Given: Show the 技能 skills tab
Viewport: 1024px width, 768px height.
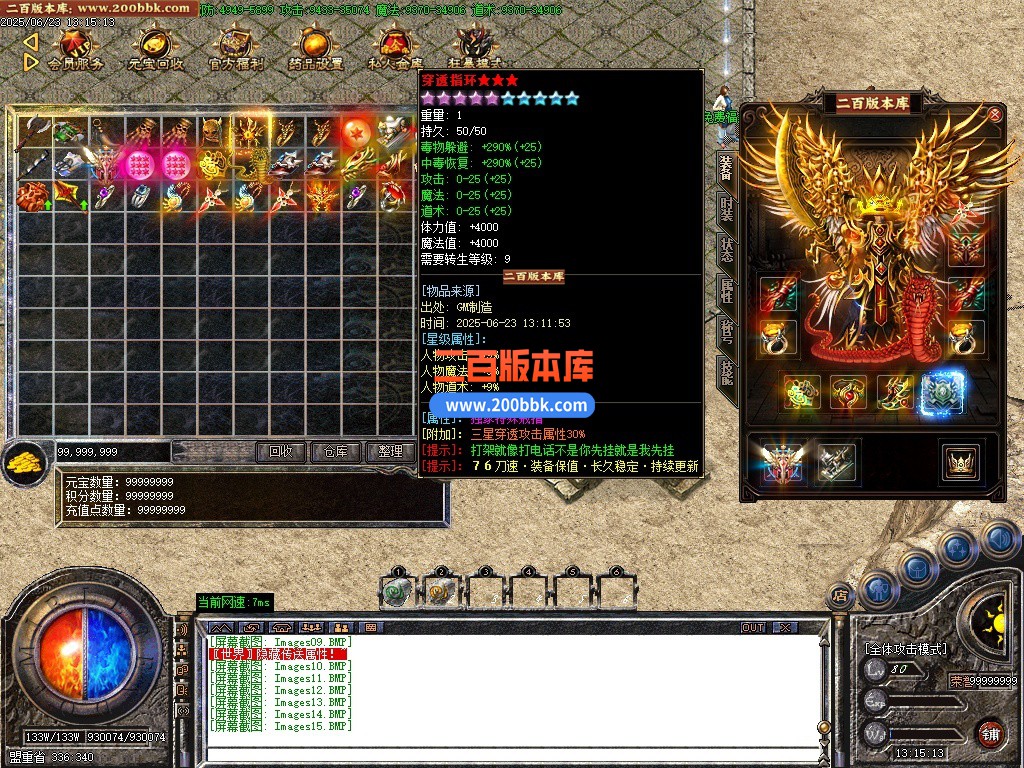Looking at the screenshot, I should pyautogui.click(x=726, y=372).
